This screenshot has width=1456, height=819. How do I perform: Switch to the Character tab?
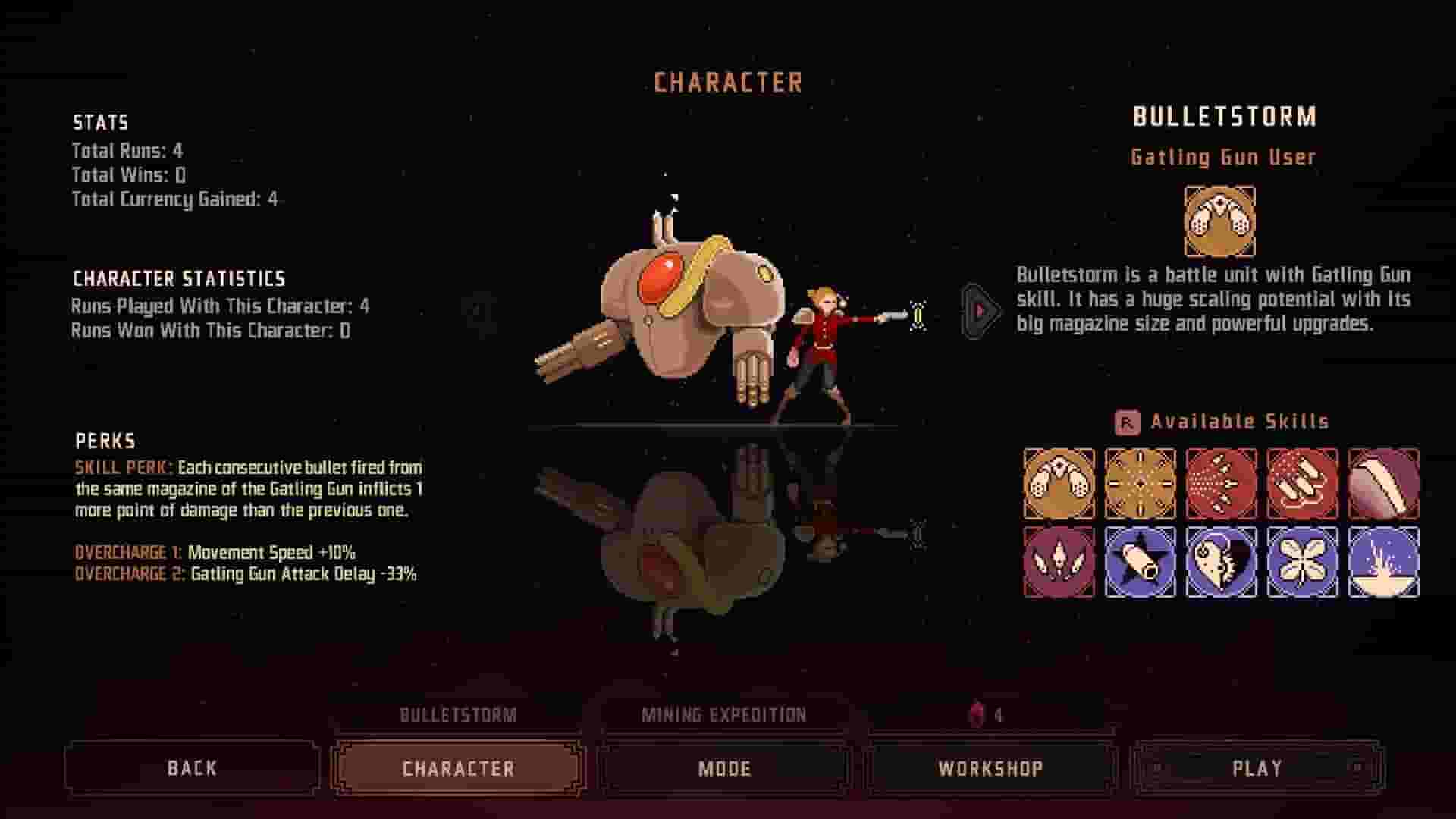tap(457, 768)
